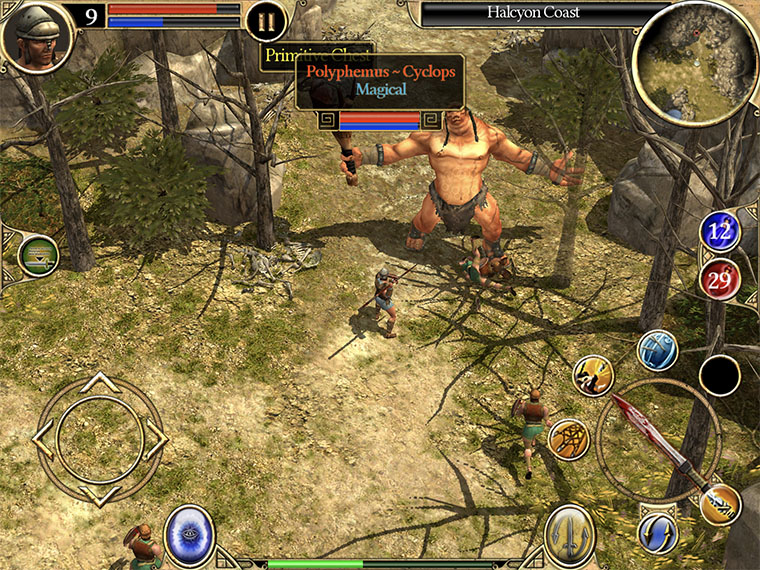The height and width of the screenshot is (570, 760).
Task: Cast the orange net skill
Action: coord(568,439)
